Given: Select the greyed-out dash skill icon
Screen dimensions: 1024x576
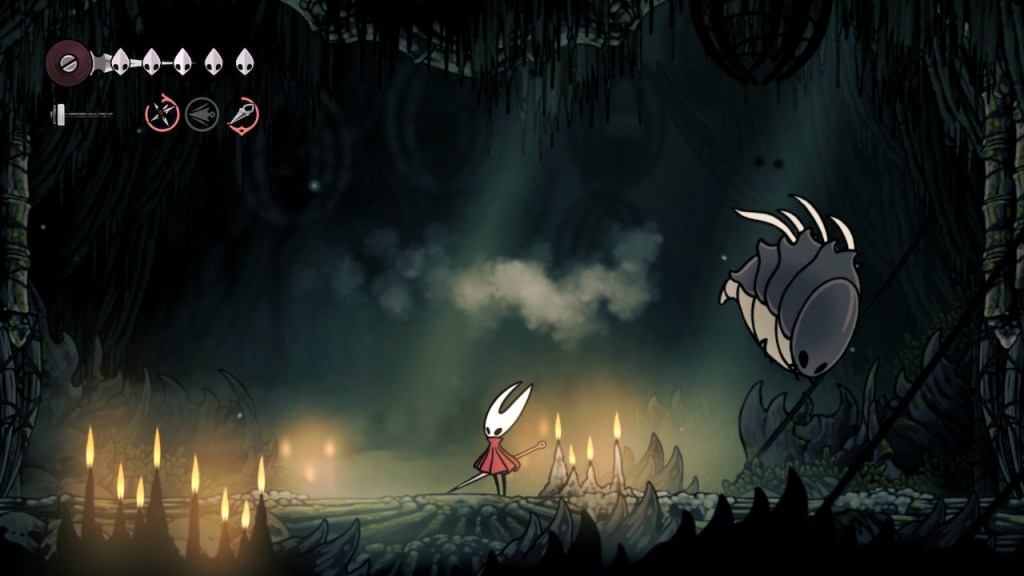Looking at the screenshot, I should tap(201, 114).
